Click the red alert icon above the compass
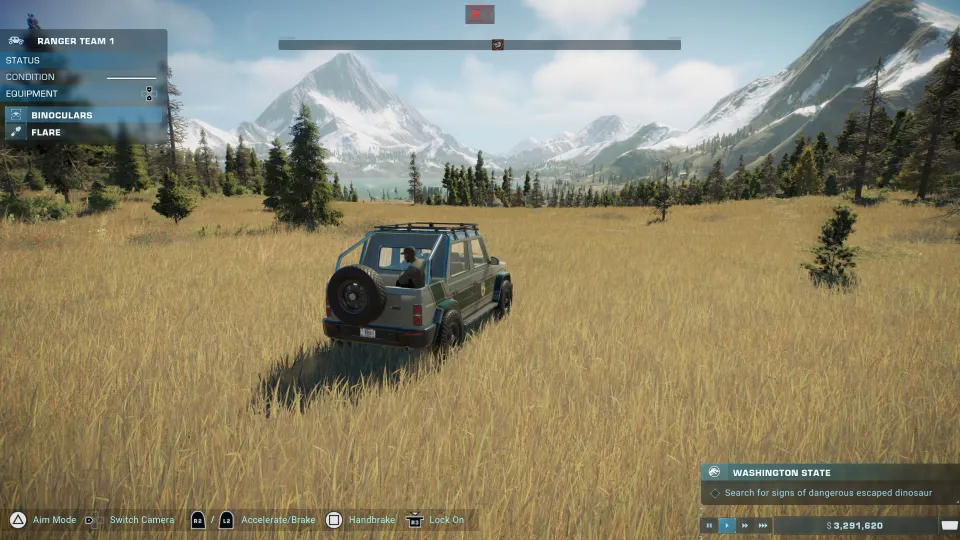 pyautogui.click(x=480, y=14)
